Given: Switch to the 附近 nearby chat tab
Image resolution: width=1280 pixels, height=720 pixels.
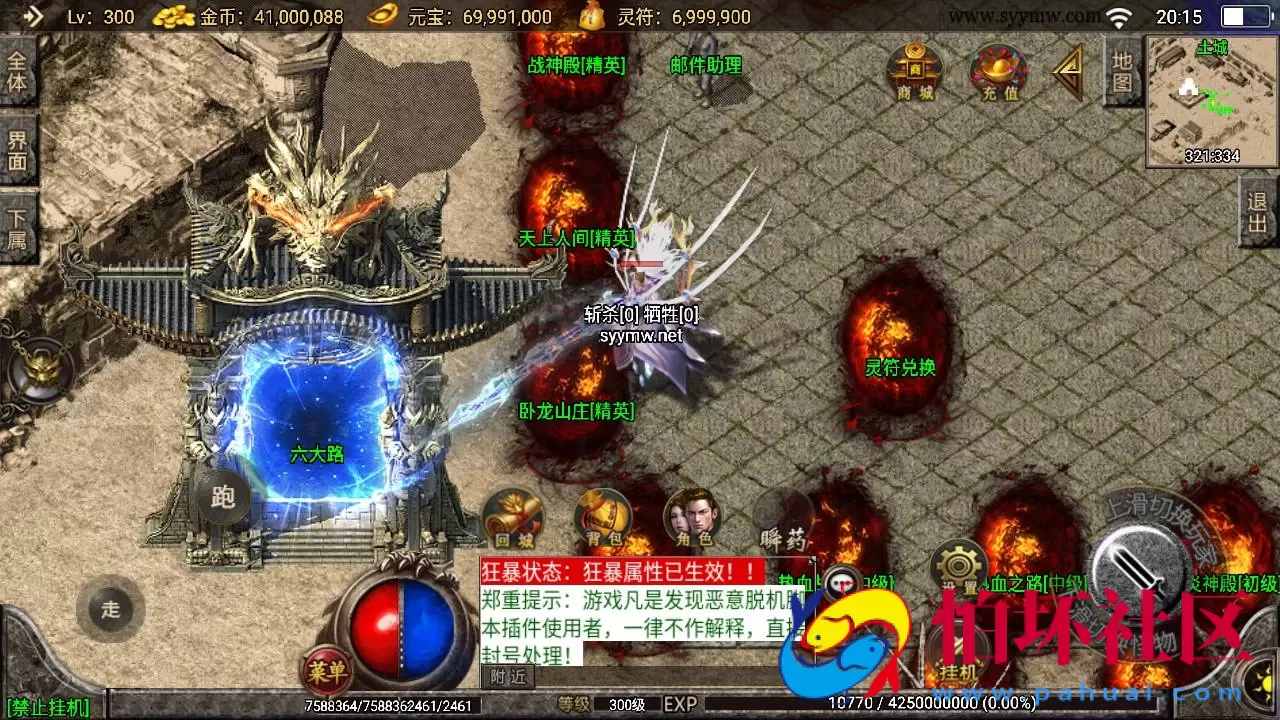Looking at the screenshot, I should pyautogui.click(x=506, y=676).
